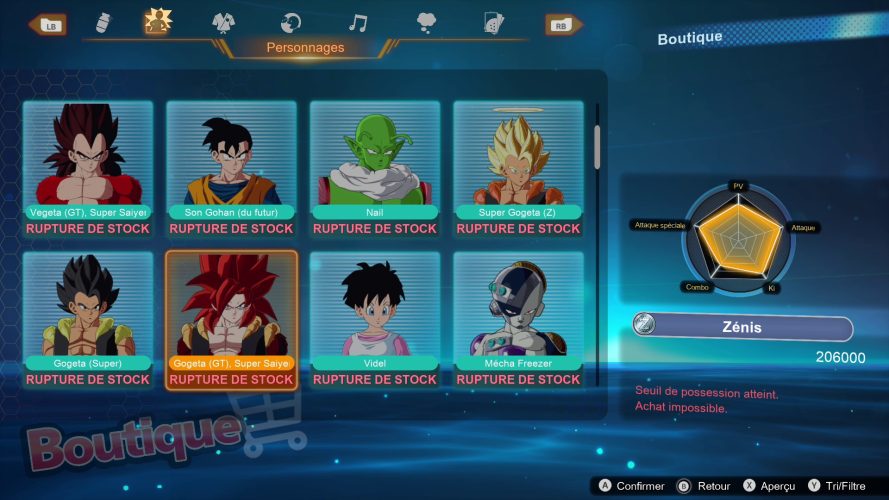
Task: Open the cards tab
Action: coord(492,23)
